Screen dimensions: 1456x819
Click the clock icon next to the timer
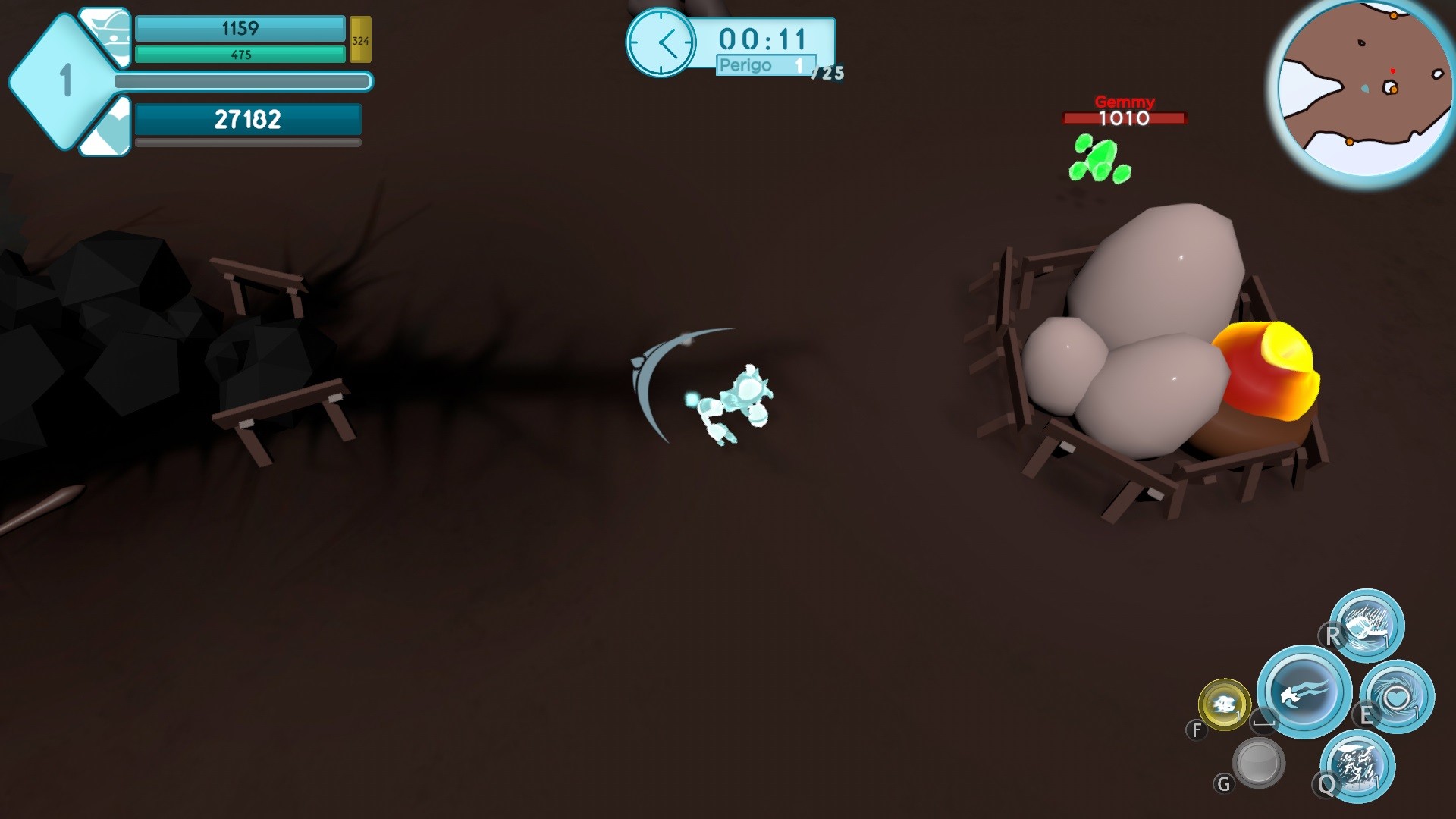pos(663,42)
